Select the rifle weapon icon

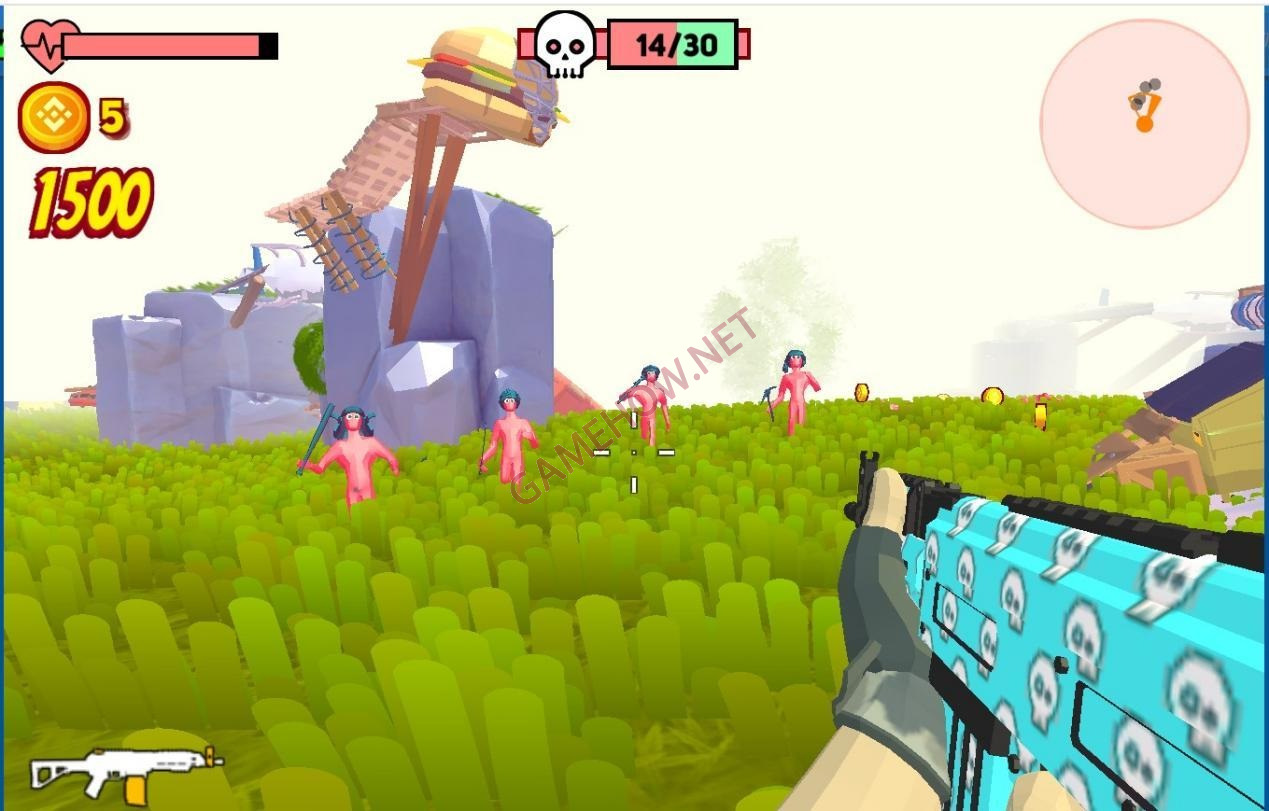[125, 771]
